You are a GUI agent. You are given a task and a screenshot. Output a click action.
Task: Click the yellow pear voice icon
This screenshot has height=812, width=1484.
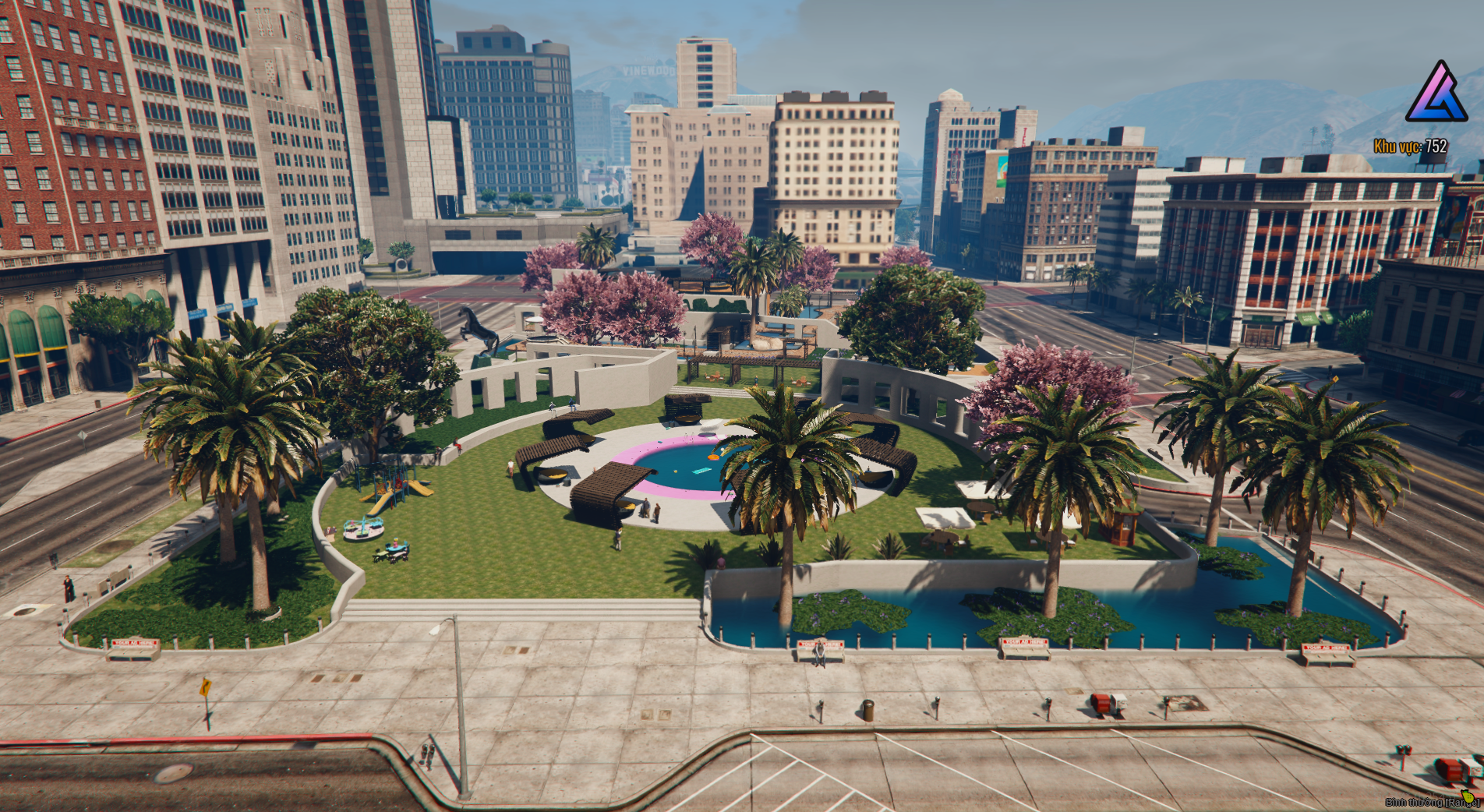tap(1468, 796)
